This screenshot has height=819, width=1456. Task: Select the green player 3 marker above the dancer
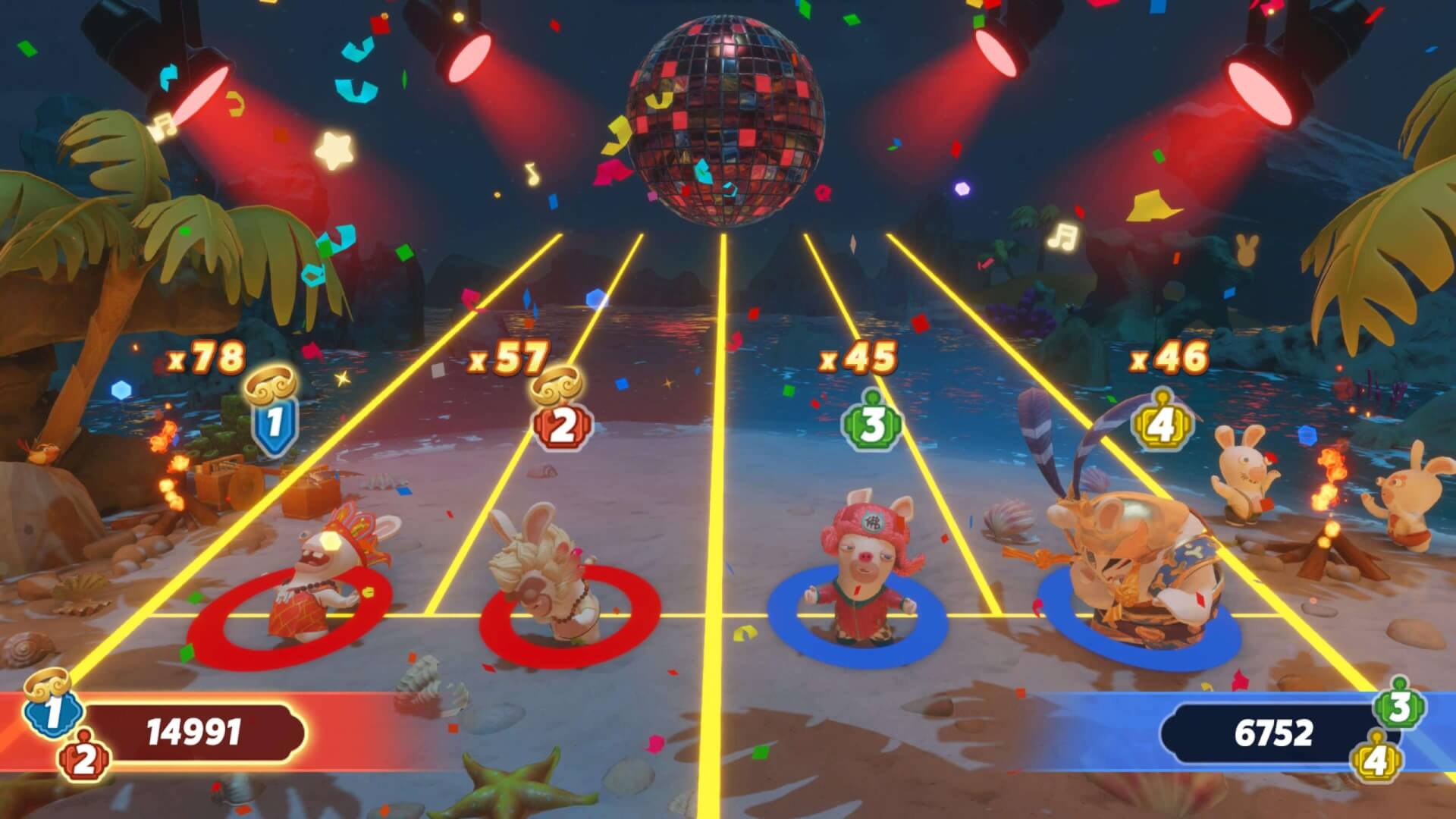click(871, 426)
